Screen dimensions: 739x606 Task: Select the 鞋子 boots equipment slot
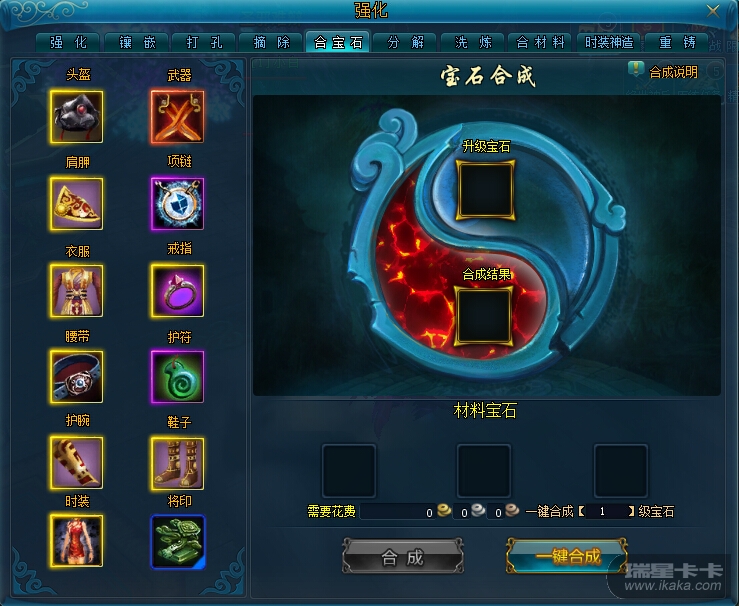tap(177, 462)
